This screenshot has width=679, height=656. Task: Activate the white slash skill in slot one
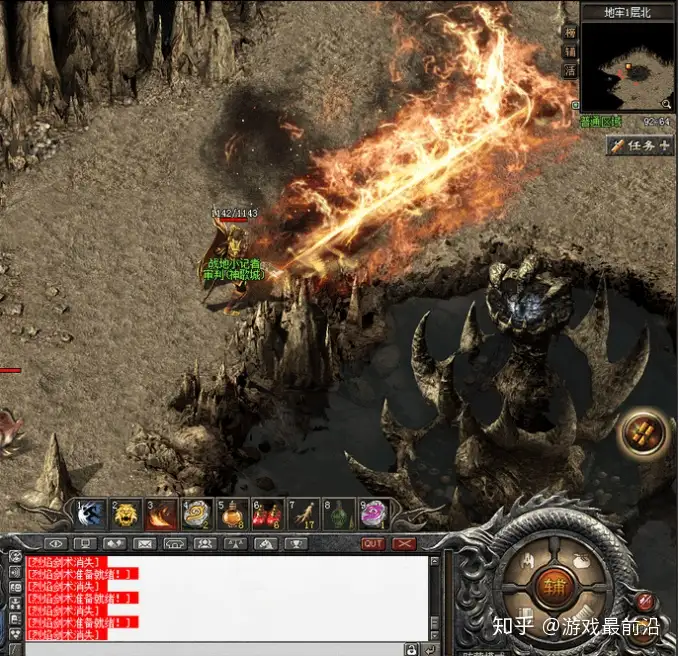pyautogui.click(x=91, y=514)
